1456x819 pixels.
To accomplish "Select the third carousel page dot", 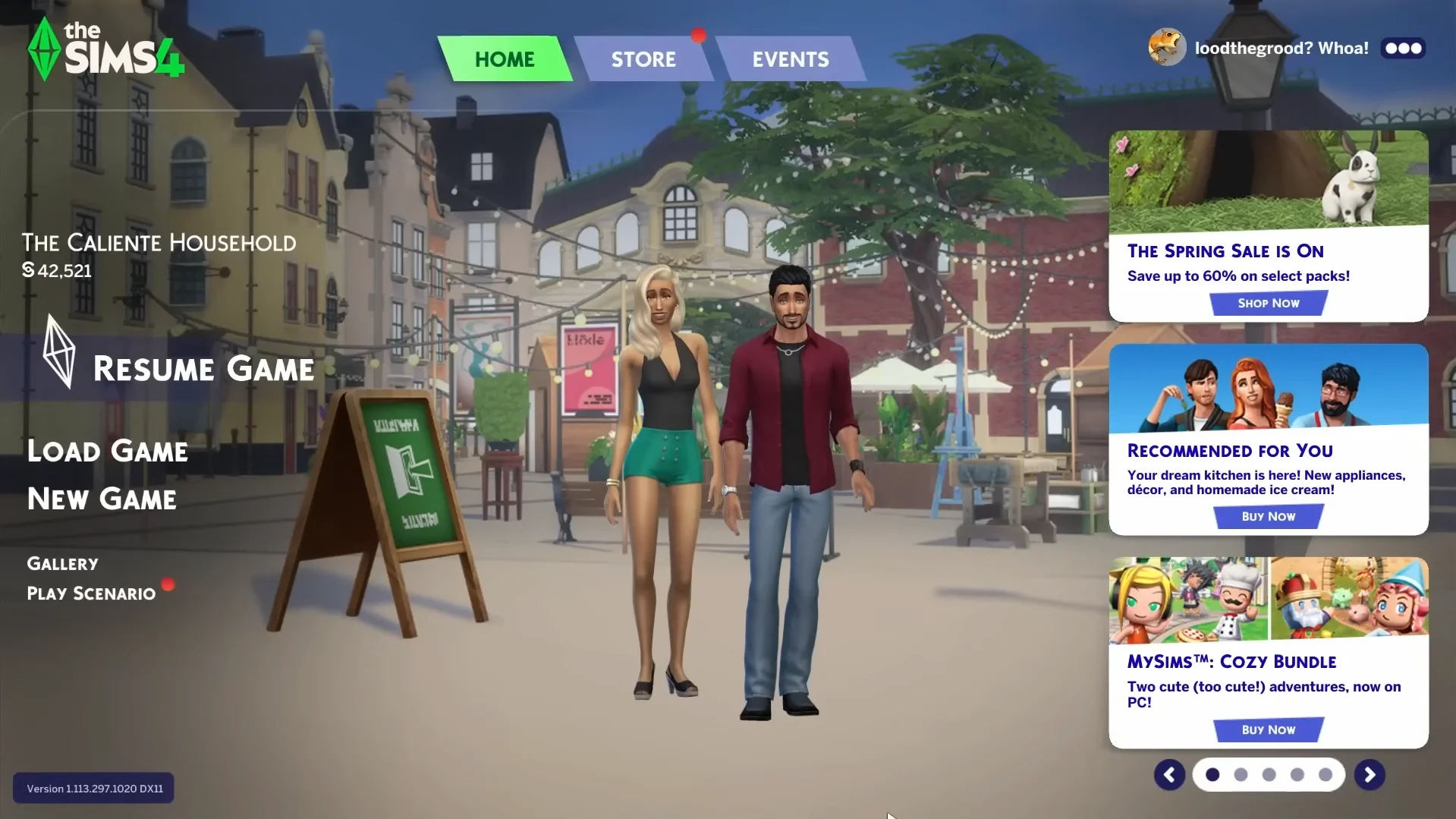I will tap(1269, 774).
